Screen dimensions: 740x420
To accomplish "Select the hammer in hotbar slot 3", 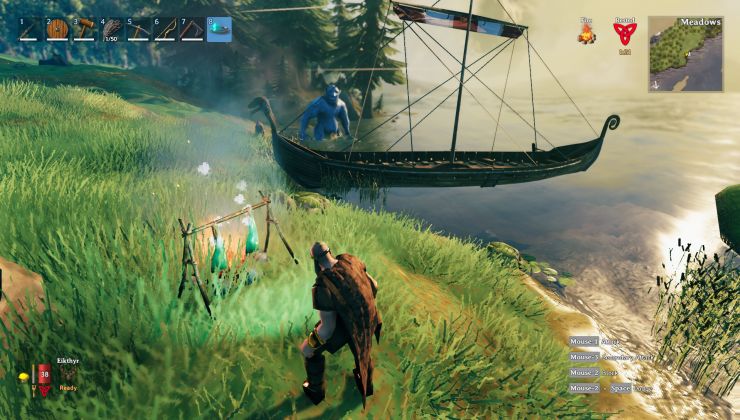I will (x=85, y=29).
